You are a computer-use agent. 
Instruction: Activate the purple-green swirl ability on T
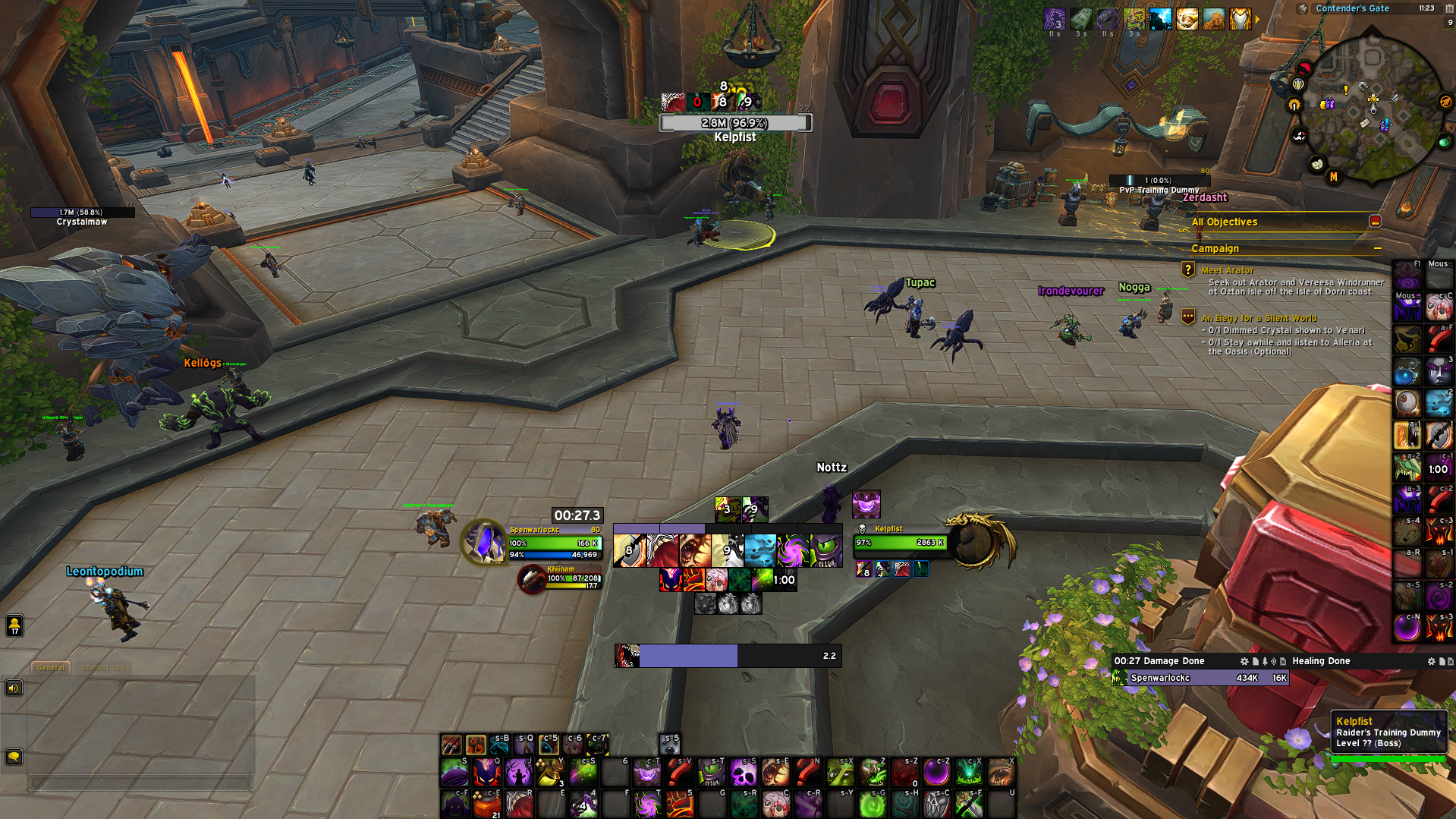(x=647, y=804)
